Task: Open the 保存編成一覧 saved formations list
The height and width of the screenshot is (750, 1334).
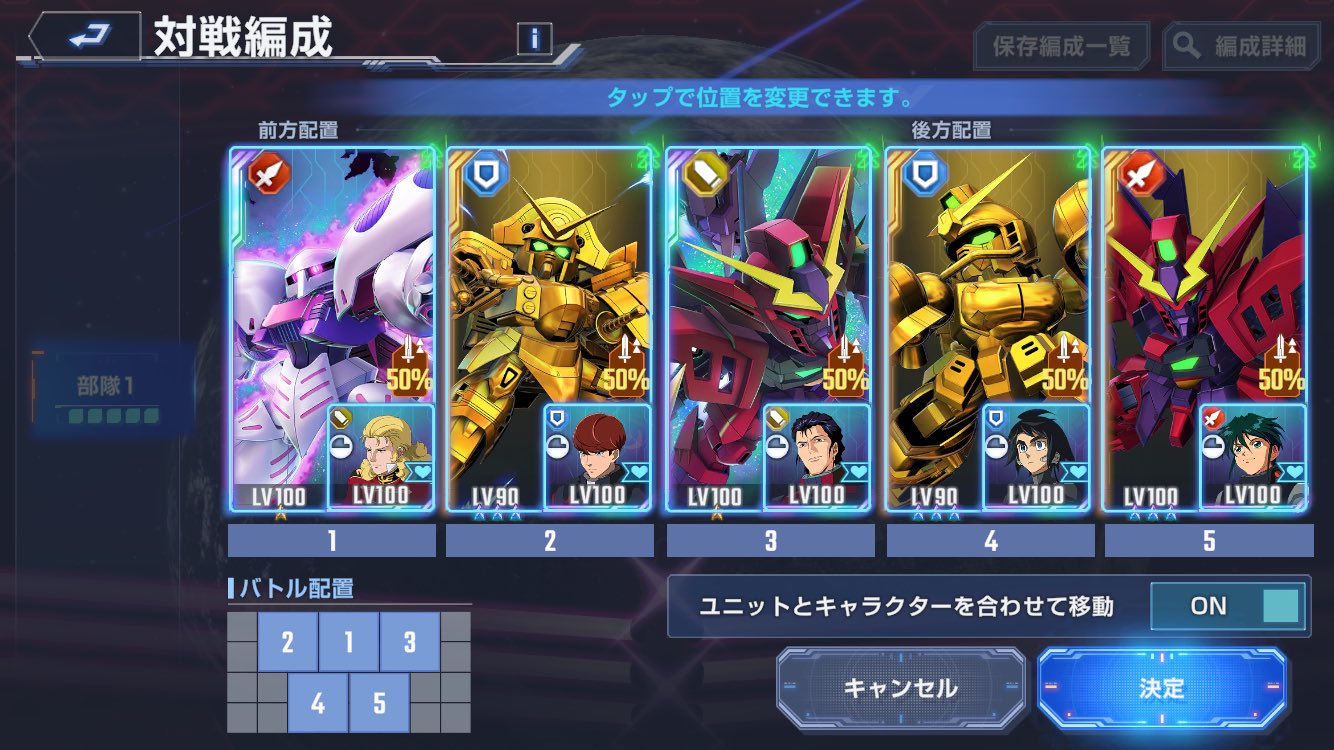Action: coord(1061,46)
